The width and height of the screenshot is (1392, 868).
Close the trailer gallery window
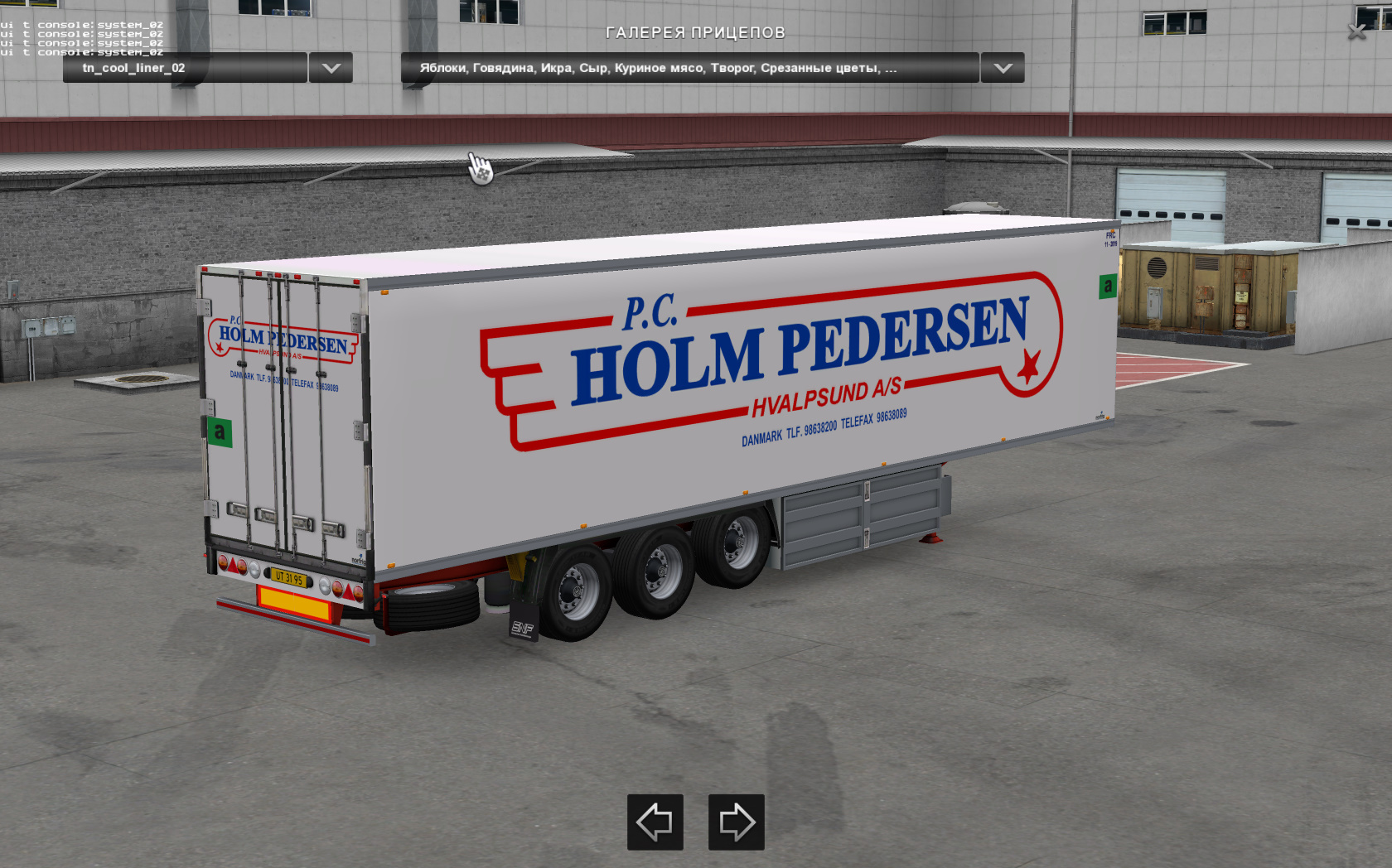(x=1356, y=32)
